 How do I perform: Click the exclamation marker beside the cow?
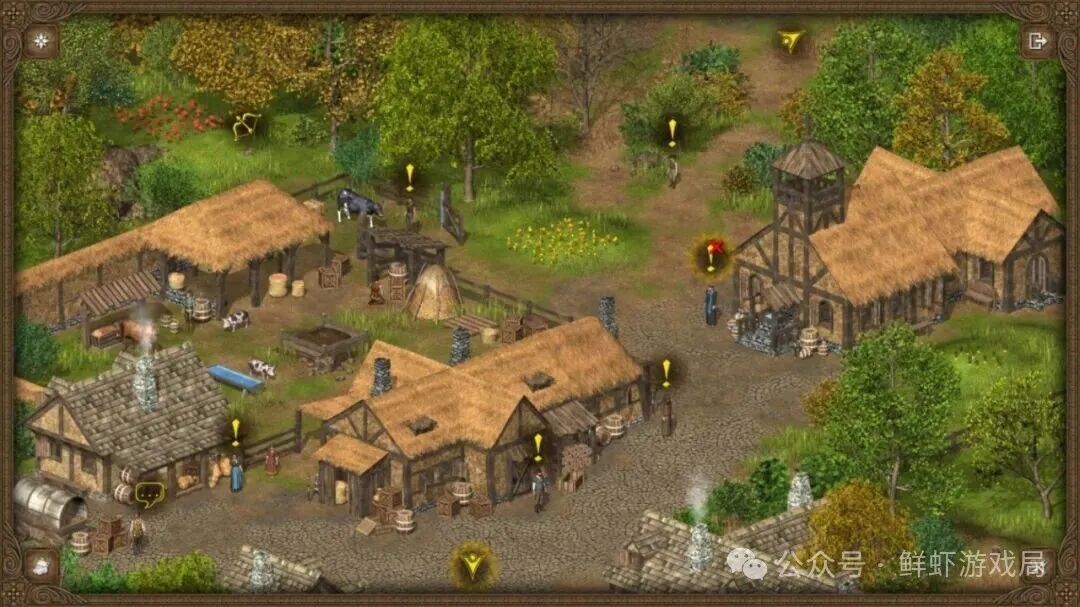(x=409, y=176)
